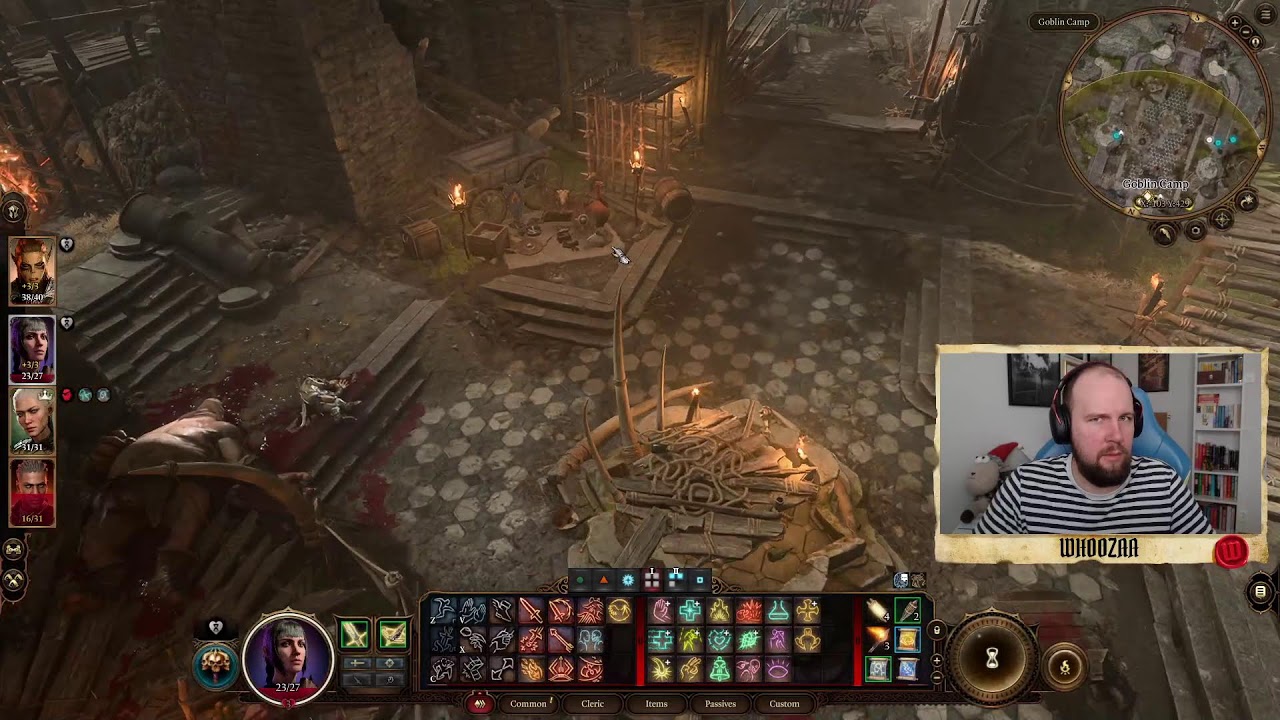Add a hotbar row with the plus control
The image size is (1280, 720).
(936, 661)
